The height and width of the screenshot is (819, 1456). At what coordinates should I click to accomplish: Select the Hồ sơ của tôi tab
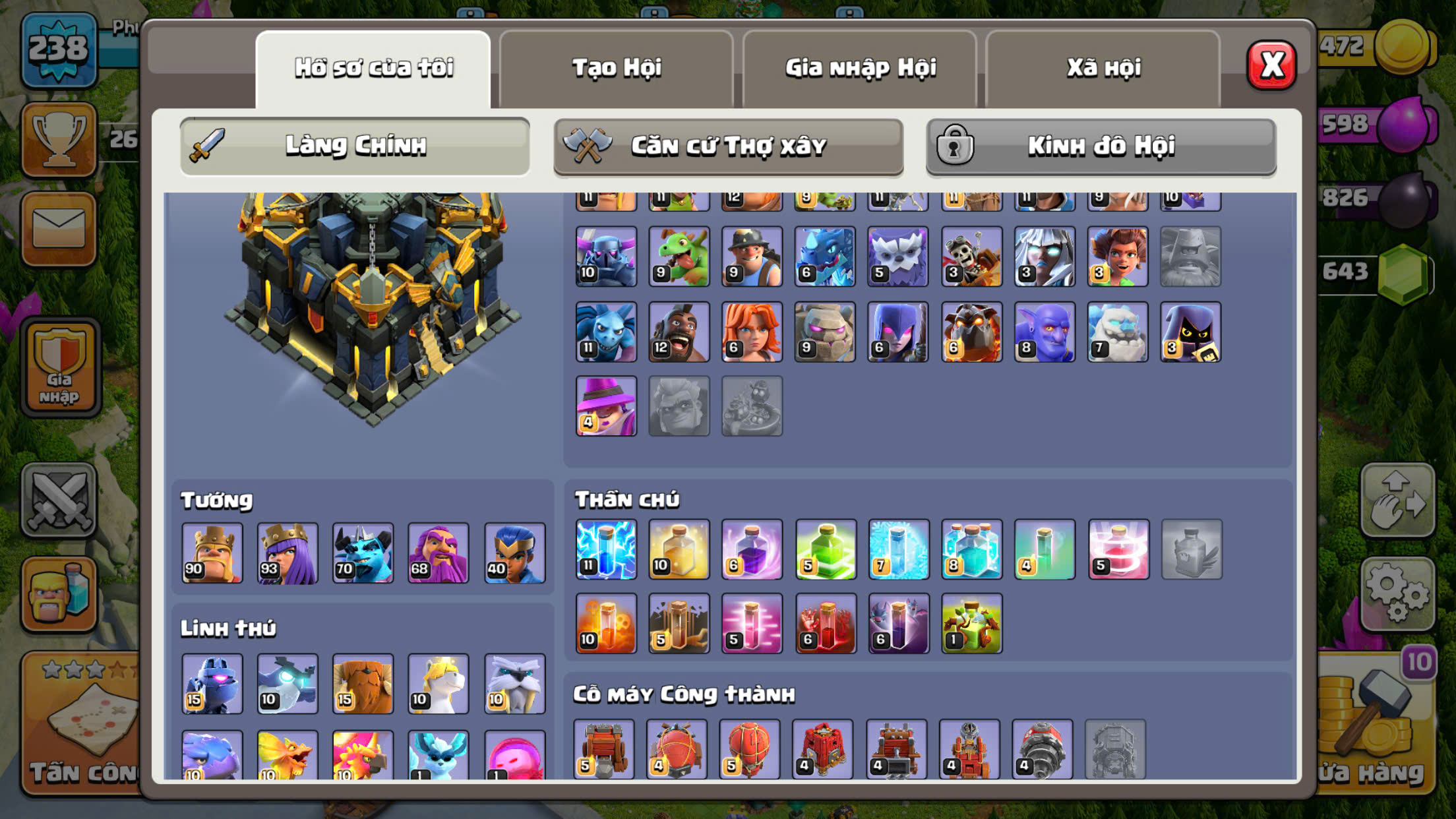coord(373,68)
